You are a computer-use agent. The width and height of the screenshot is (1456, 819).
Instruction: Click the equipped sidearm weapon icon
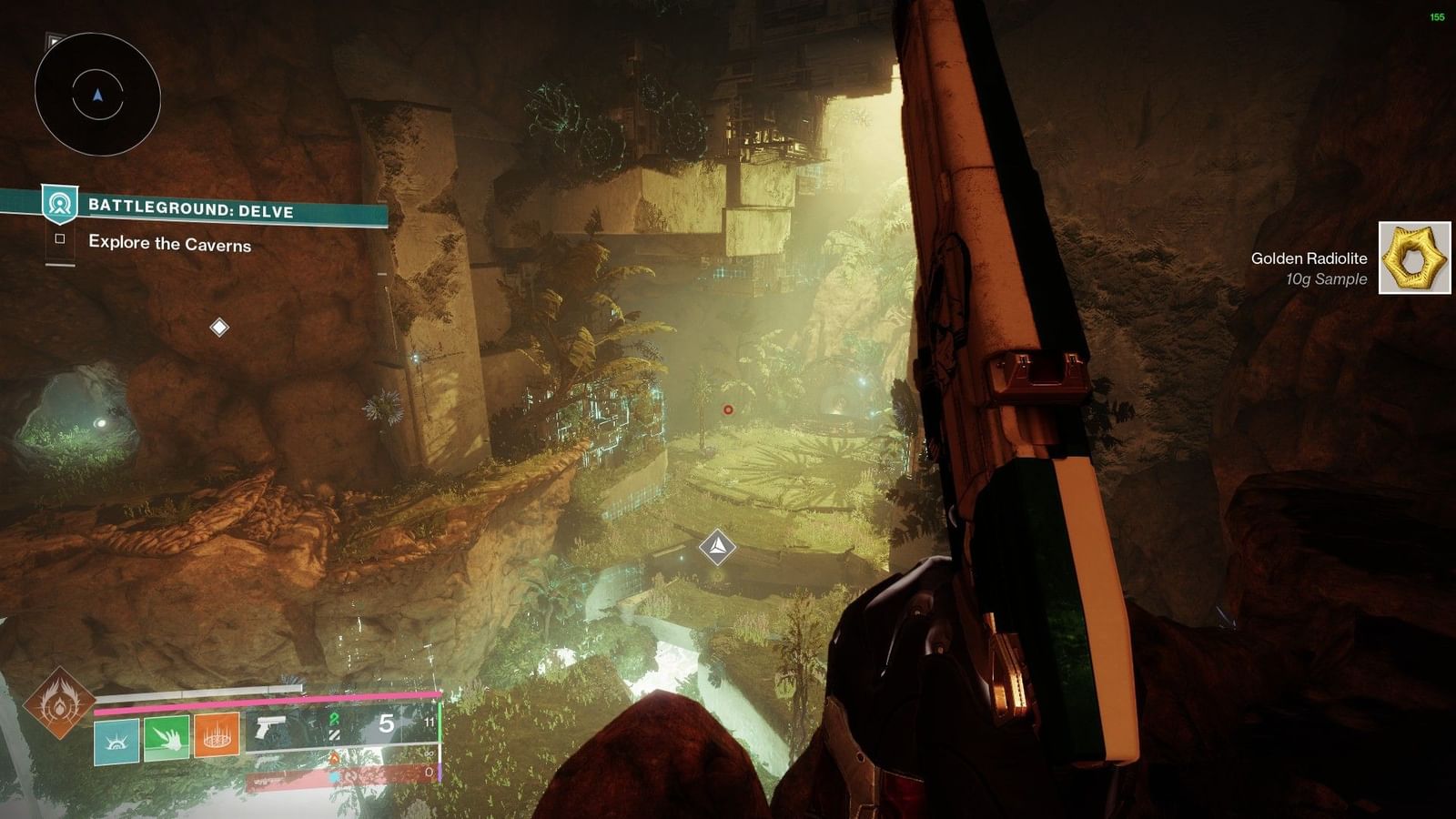270,723
